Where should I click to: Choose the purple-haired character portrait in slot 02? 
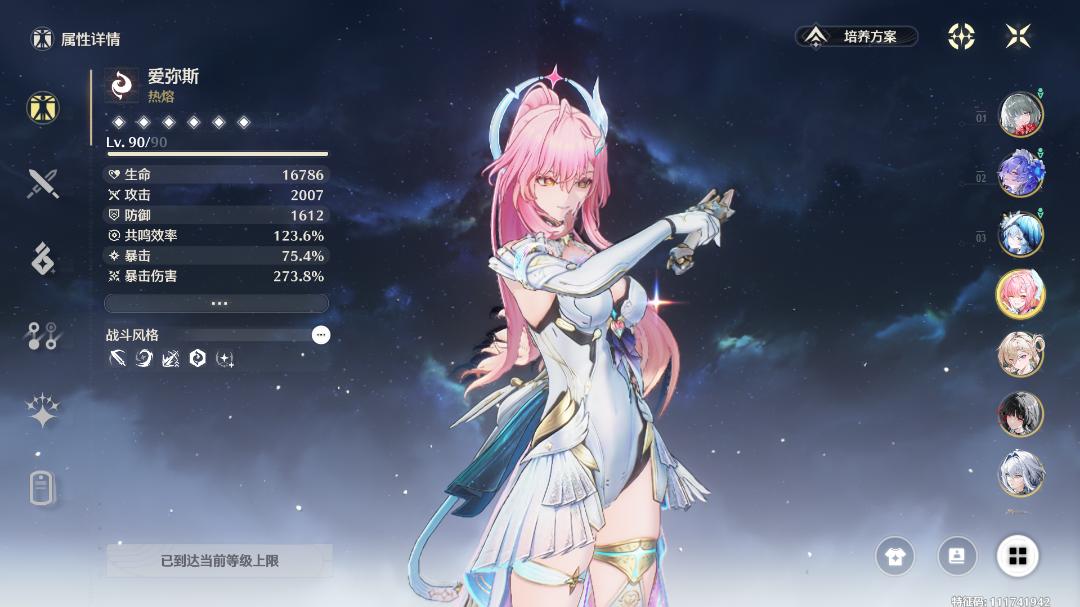pyautogui.click(x=1020, y=174)
